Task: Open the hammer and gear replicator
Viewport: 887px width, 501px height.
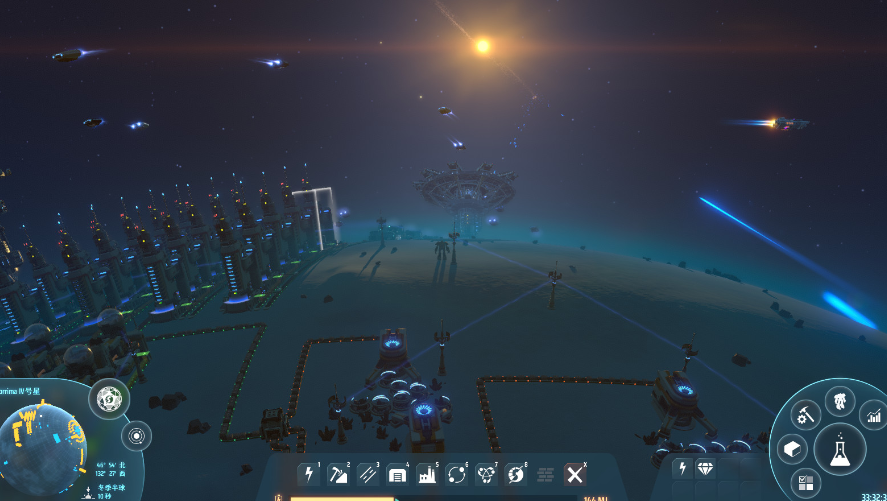Action: click(x=806, y=412)
